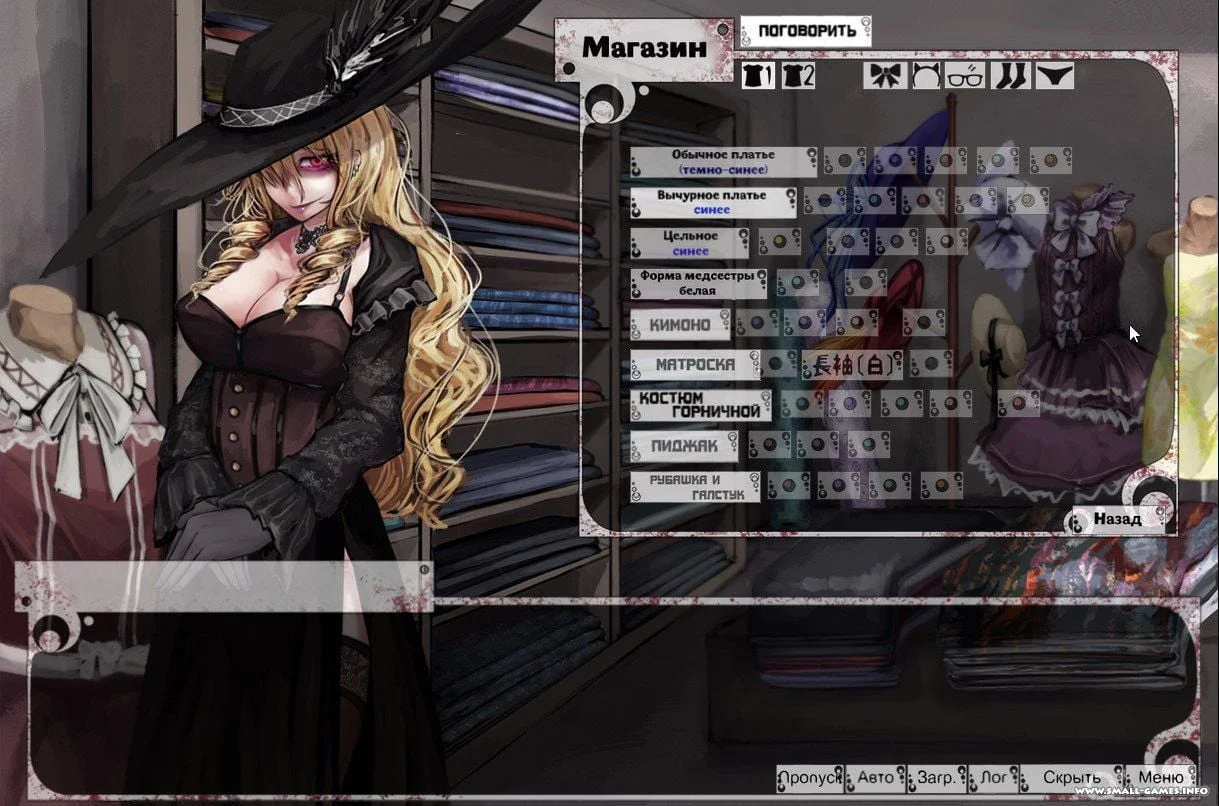Choose Рубашка и галстук outfit

694,487
